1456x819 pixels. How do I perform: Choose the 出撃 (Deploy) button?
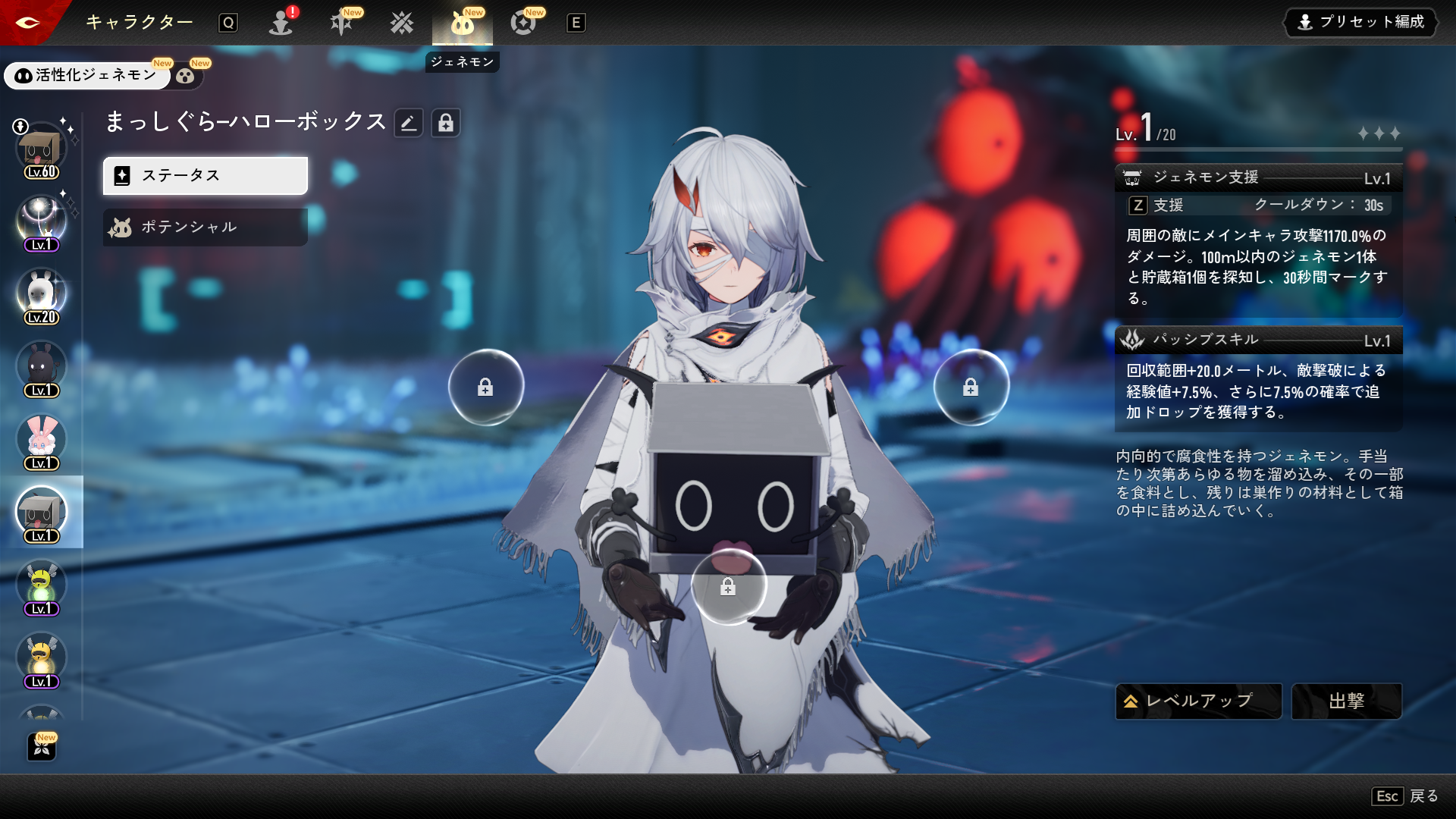[x=1346, y=701]
